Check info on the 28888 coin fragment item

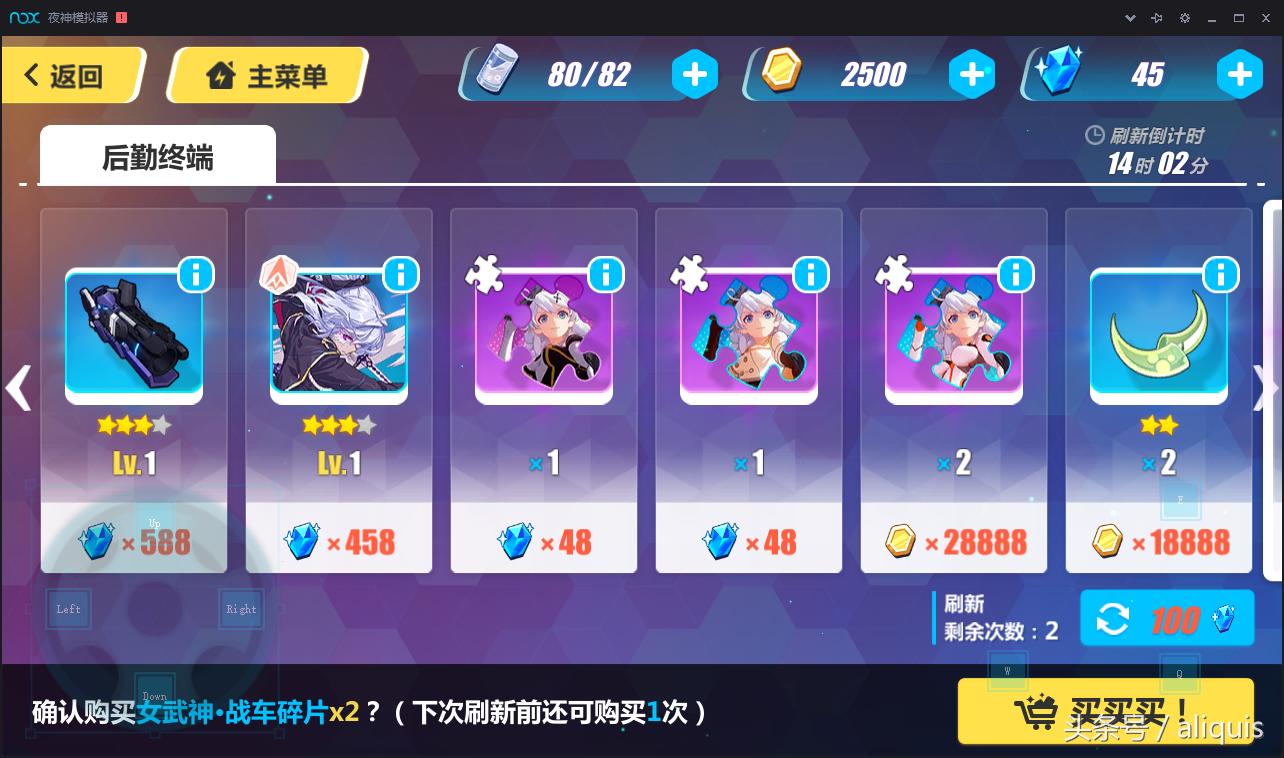[x=1016, y=274]
